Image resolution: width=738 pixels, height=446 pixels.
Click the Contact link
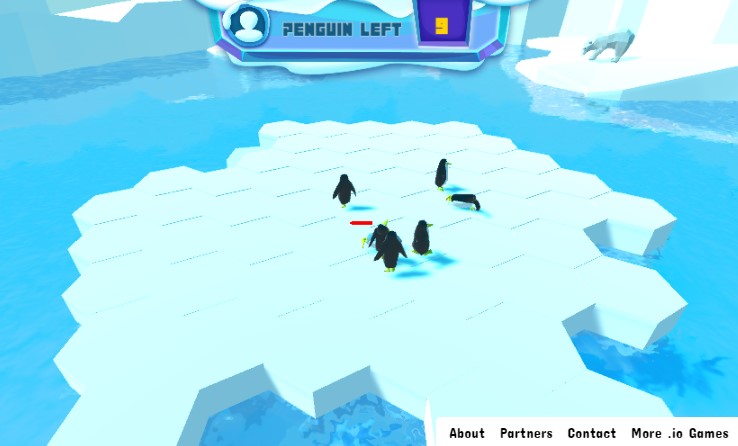point(591,433)
